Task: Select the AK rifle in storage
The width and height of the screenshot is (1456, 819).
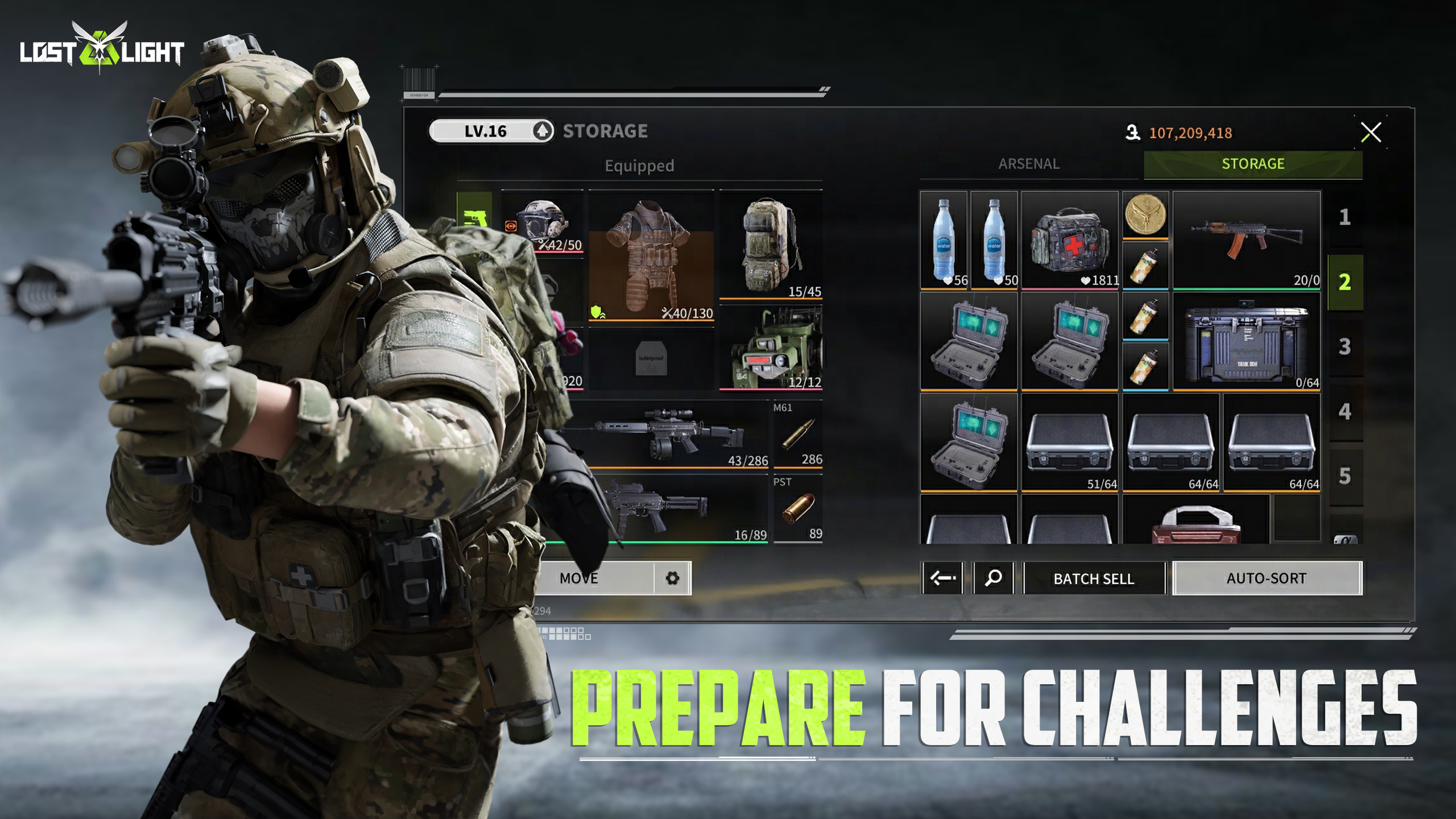Action: (1246, 240)
